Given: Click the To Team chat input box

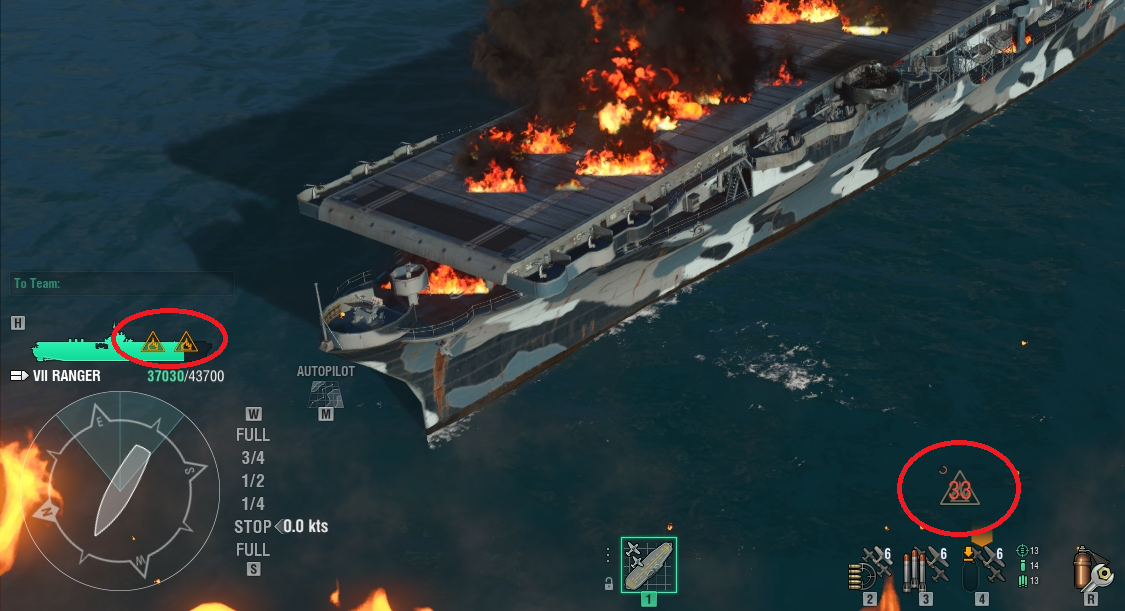Looking at the screenshot, I should (122, 284).
